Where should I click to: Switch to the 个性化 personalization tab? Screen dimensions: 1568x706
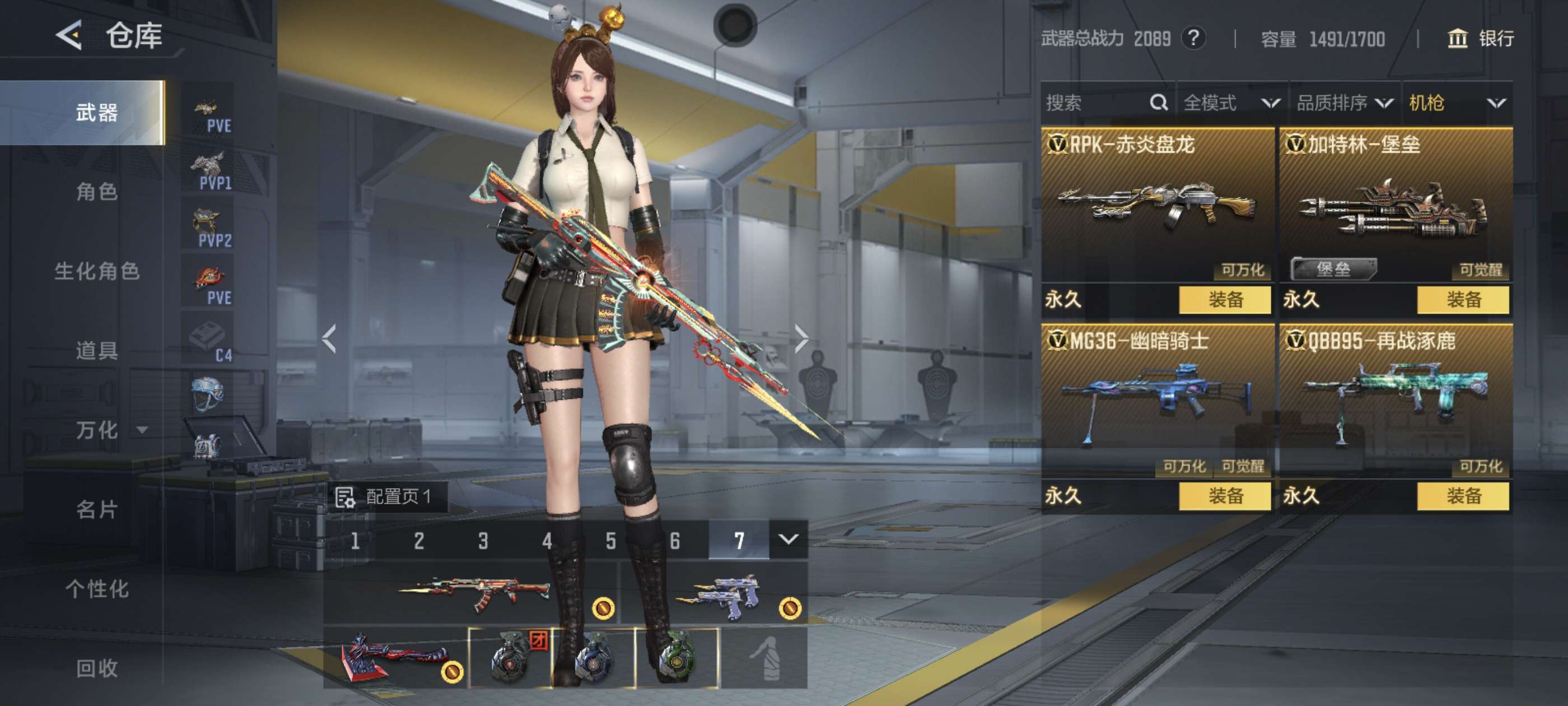point(97,588)
